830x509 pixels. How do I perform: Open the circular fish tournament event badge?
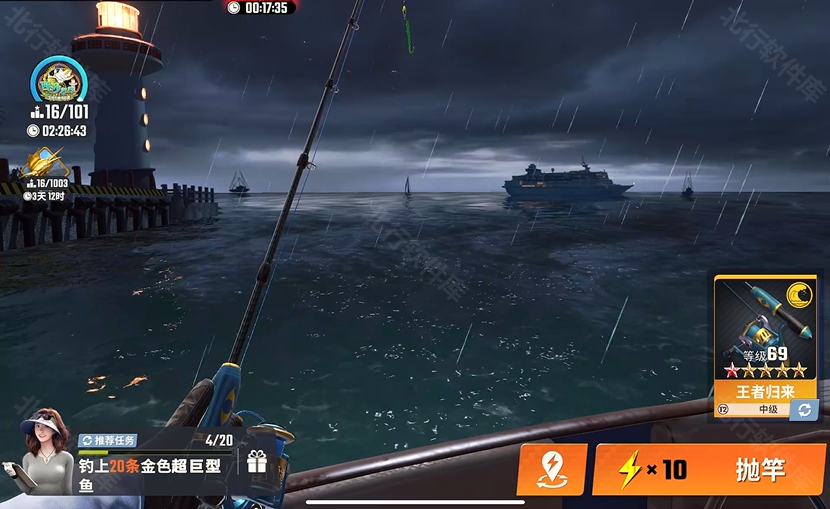click(56, 80)
